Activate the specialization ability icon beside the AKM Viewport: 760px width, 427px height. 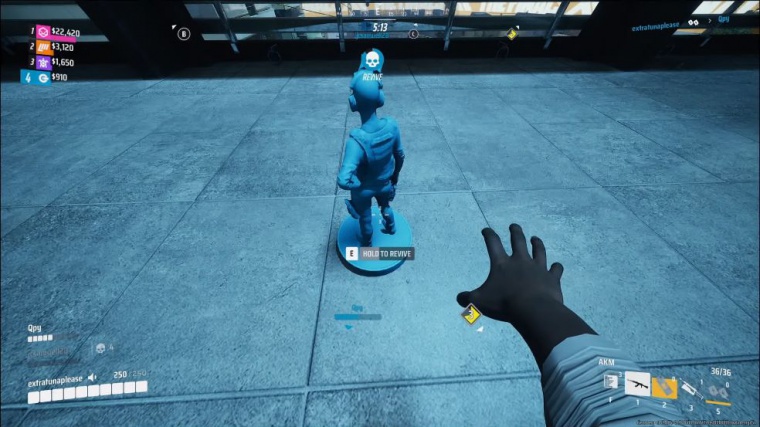click(609, 381)
